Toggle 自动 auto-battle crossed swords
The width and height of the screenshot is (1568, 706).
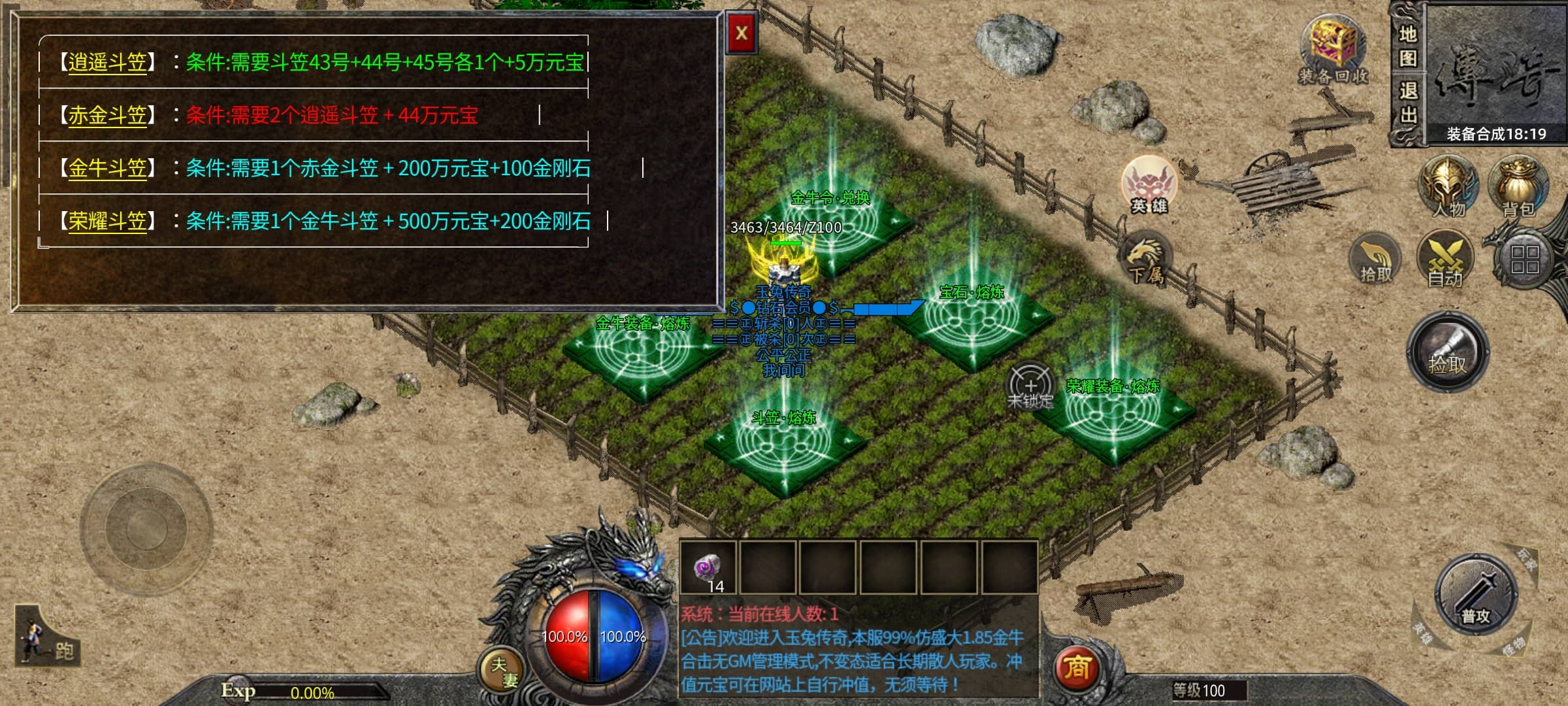pos(1445,260)
